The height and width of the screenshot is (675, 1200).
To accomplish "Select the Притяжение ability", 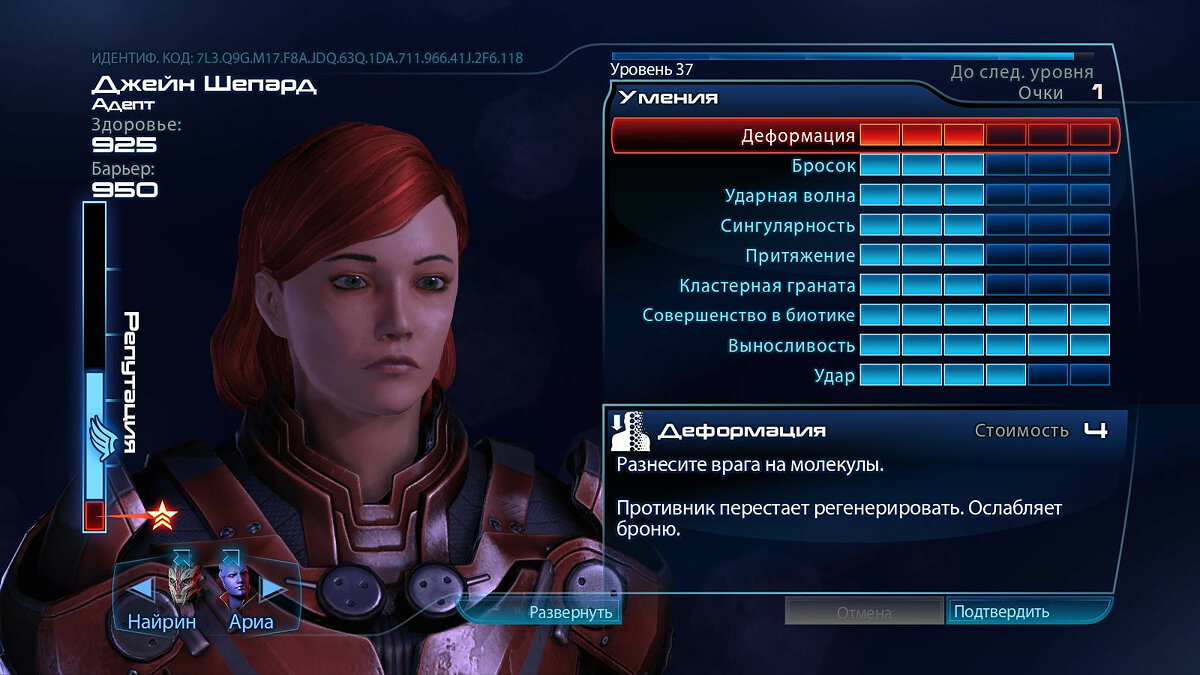I will tap(800, 256).
